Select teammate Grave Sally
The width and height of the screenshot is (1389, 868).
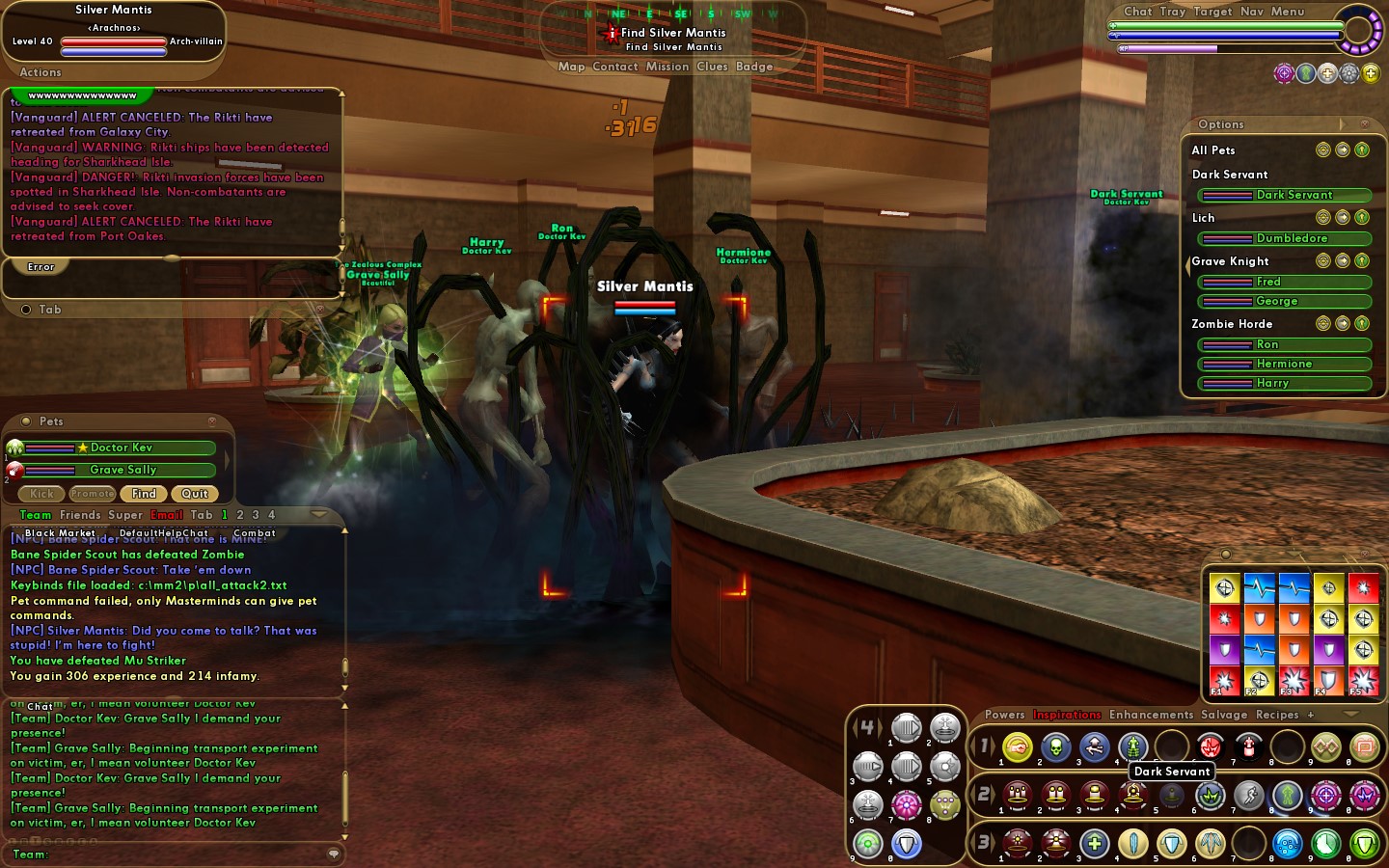coord(121,470)
